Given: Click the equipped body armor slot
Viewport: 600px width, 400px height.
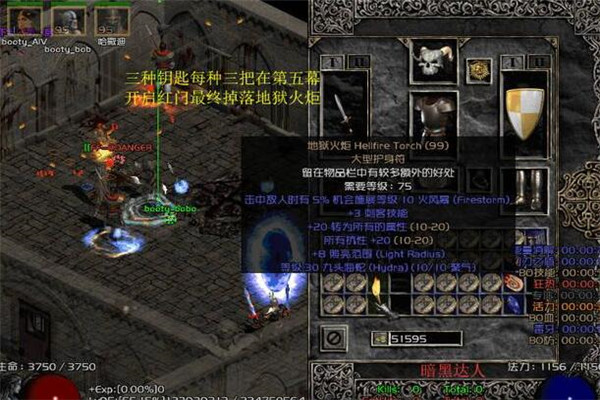Looking at the screenshot, I should (434, 115).
